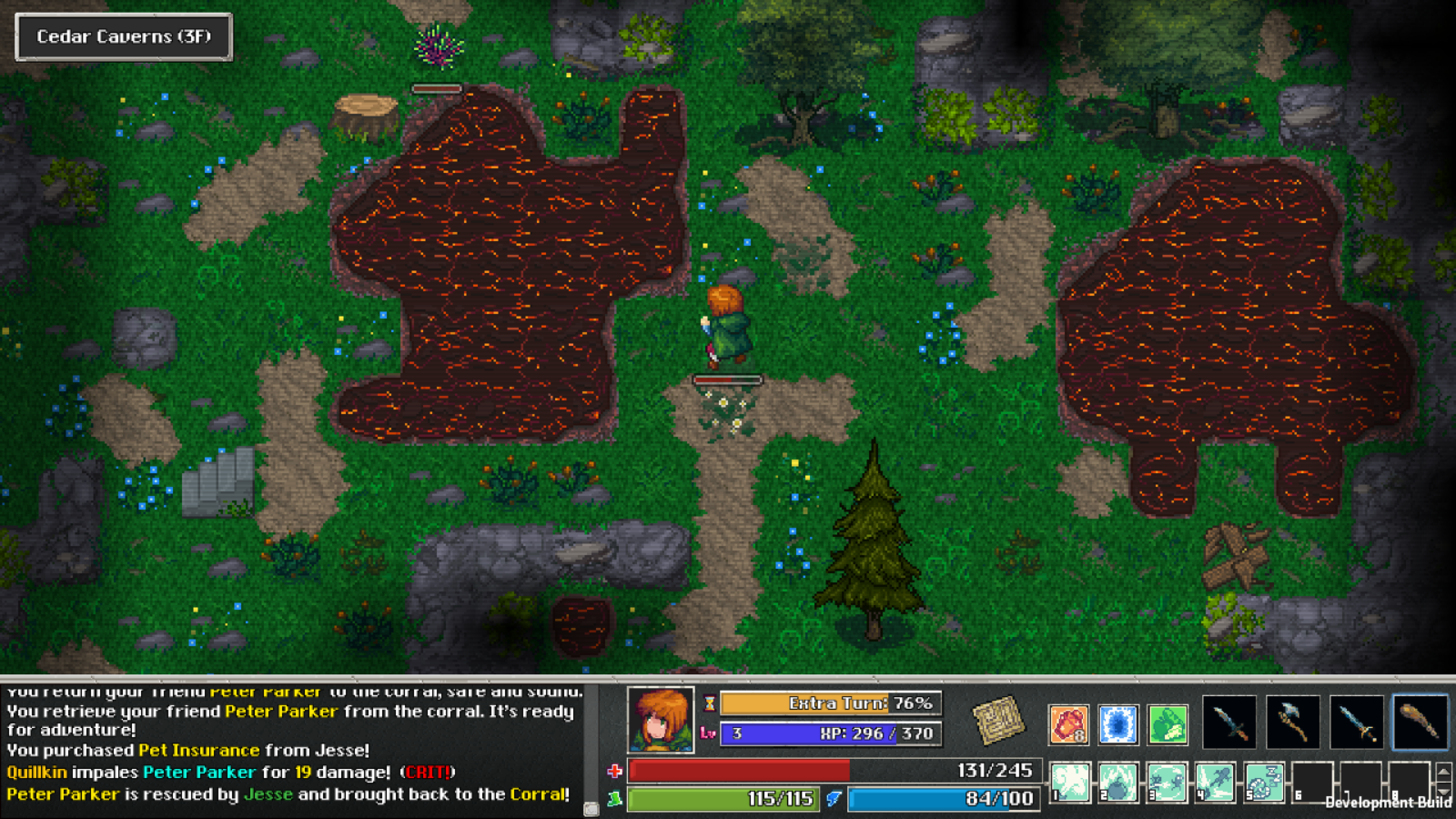
Task: Cast the bomb skill in slot 2
Action: [x=1118, y=783]
